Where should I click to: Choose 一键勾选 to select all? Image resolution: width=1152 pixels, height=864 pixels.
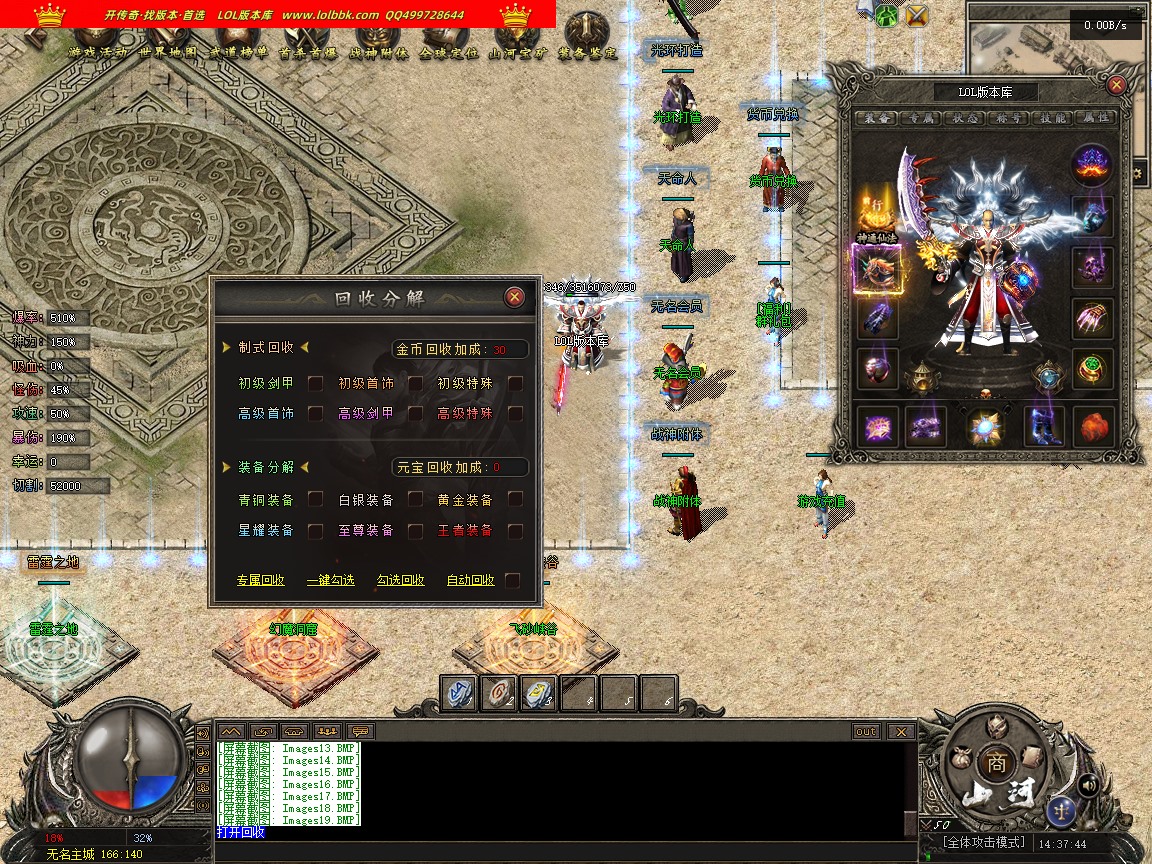(330, 580)
